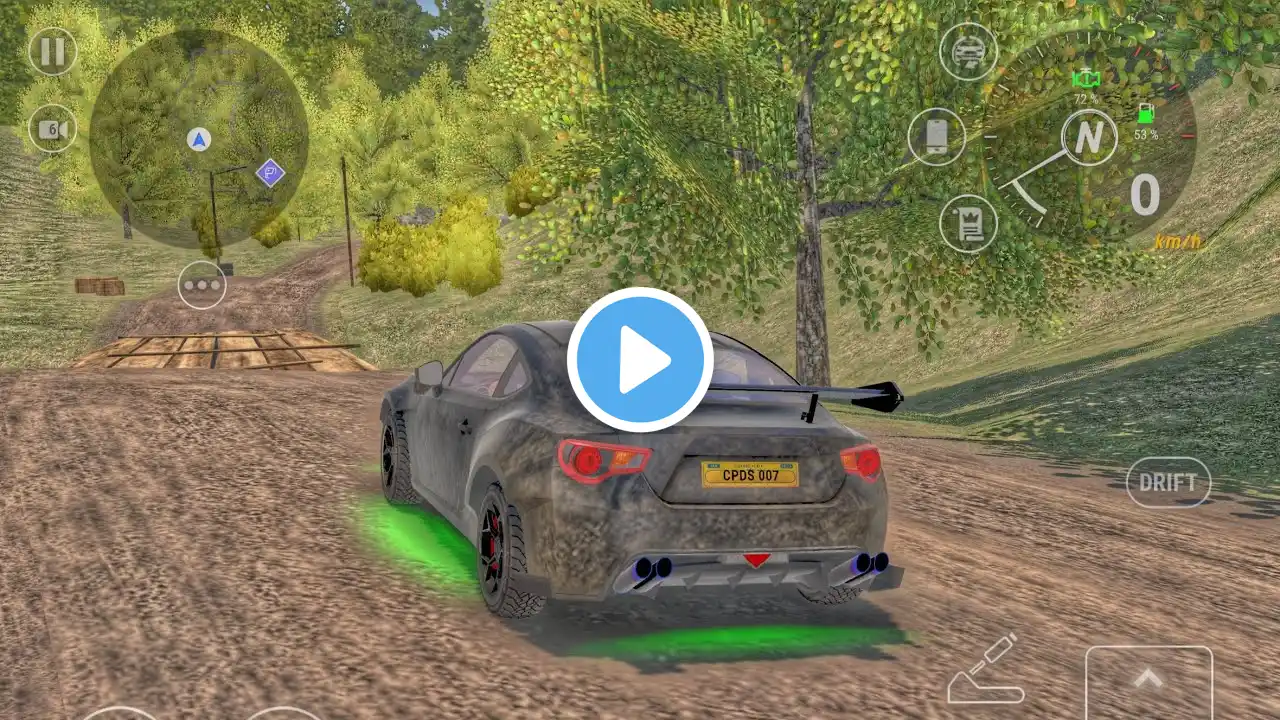1280x720 pixels.
Task: Activate DRIFT mode
Action: pos(1168,482)
